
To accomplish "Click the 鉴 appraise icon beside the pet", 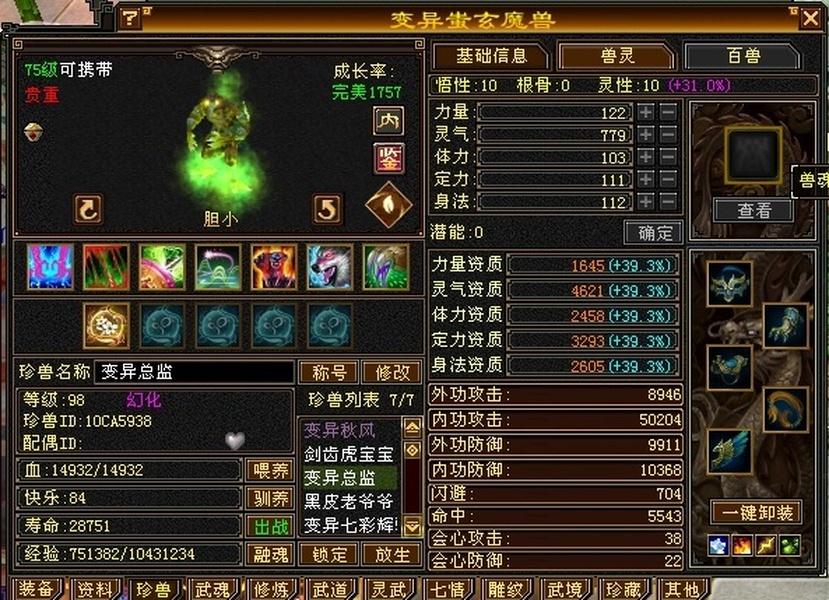I will click(x=388, y=158).
